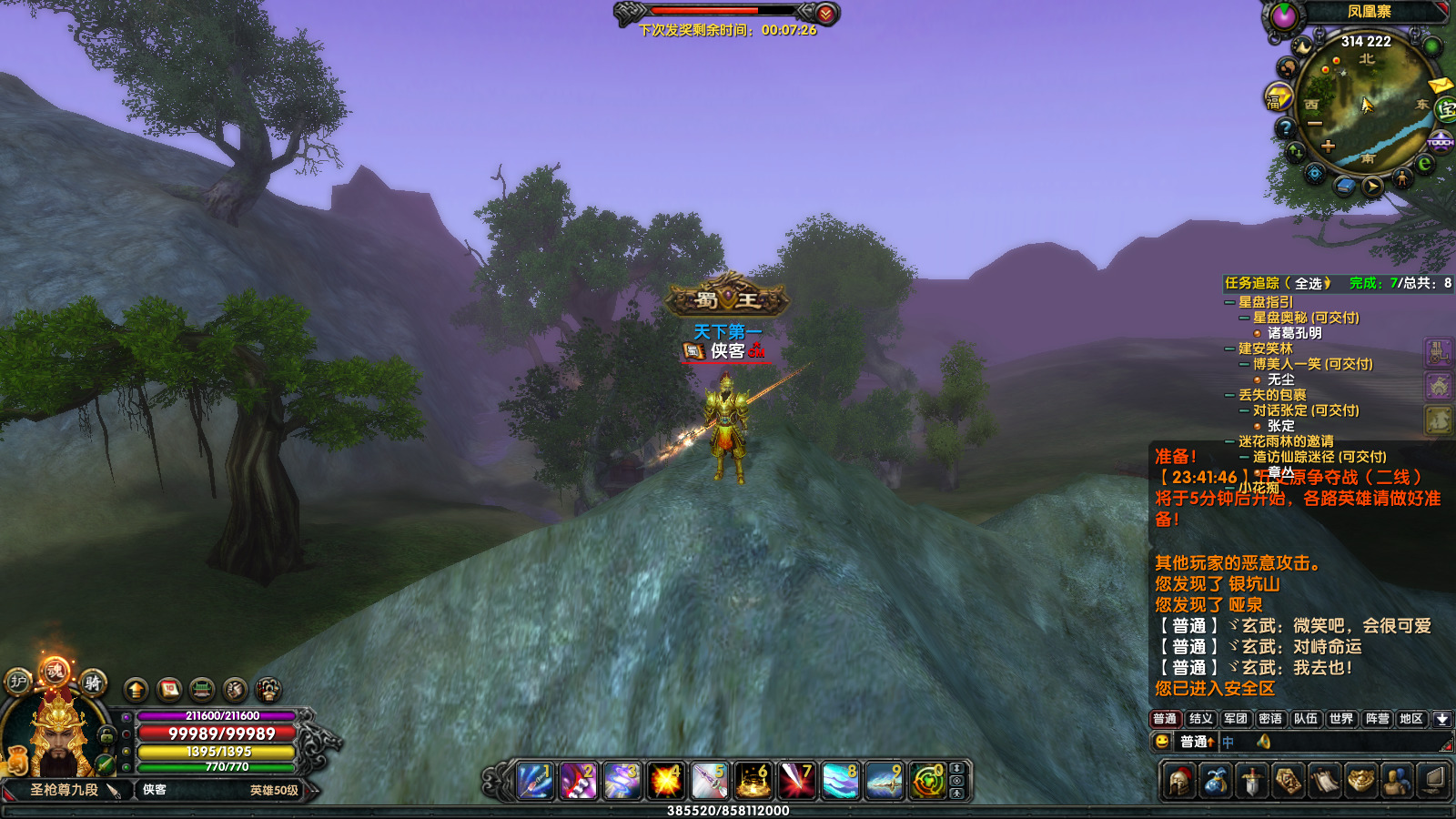This screenshot has width=1456, height=819.
Task: Activate the wave skill in slot 8
Action: (841, 781)
